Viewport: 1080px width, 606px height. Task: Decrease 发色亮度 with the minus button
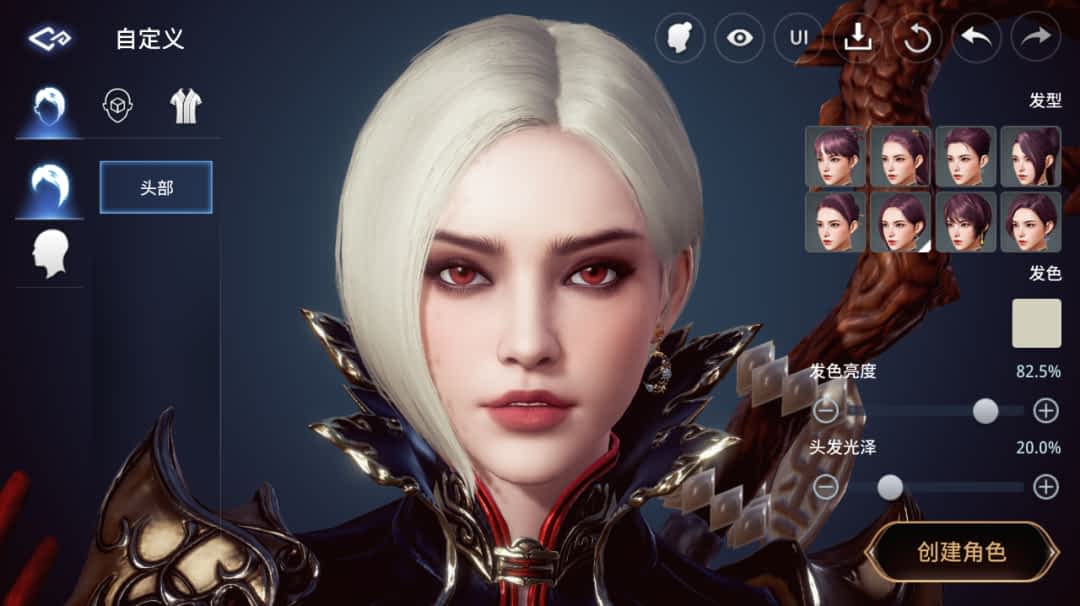click(x=826, y=410)
